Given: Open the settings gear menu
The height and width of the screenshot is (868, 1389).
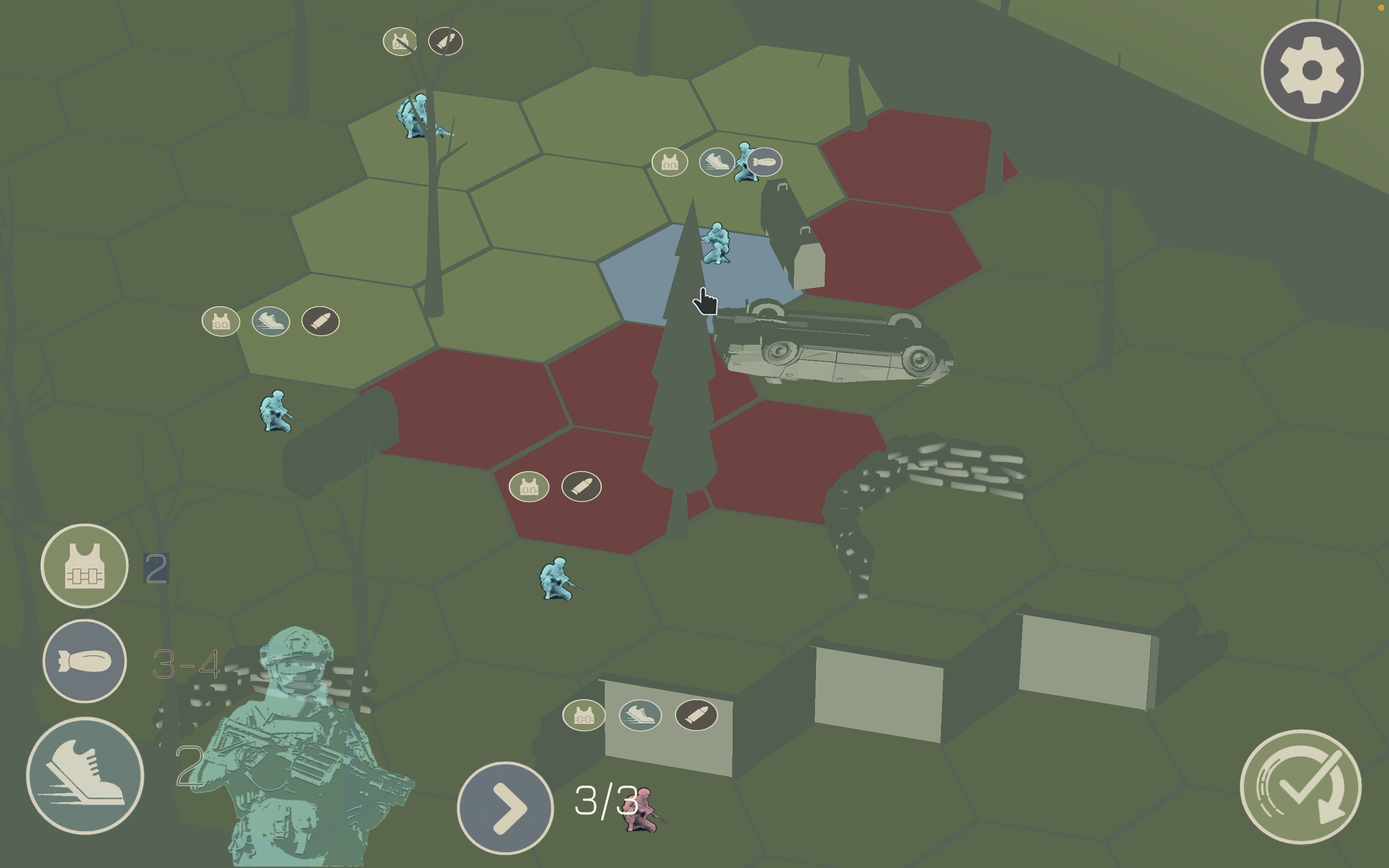Looking at the screenshot, I should [x=1311, y=69].
